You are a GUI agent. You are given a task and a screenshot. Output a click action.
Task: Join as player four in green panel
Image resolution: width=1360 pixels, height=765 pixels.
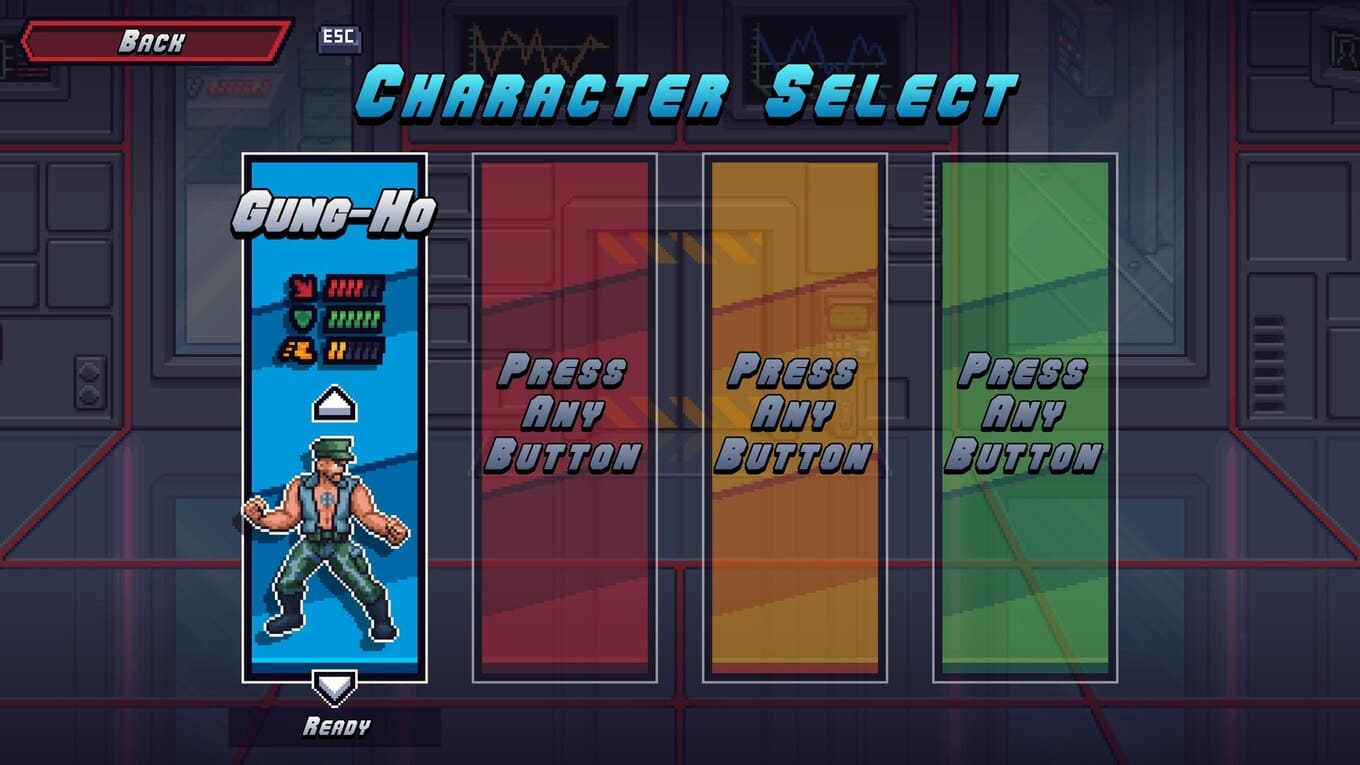pyautogui.click(x=1024, y=415)
